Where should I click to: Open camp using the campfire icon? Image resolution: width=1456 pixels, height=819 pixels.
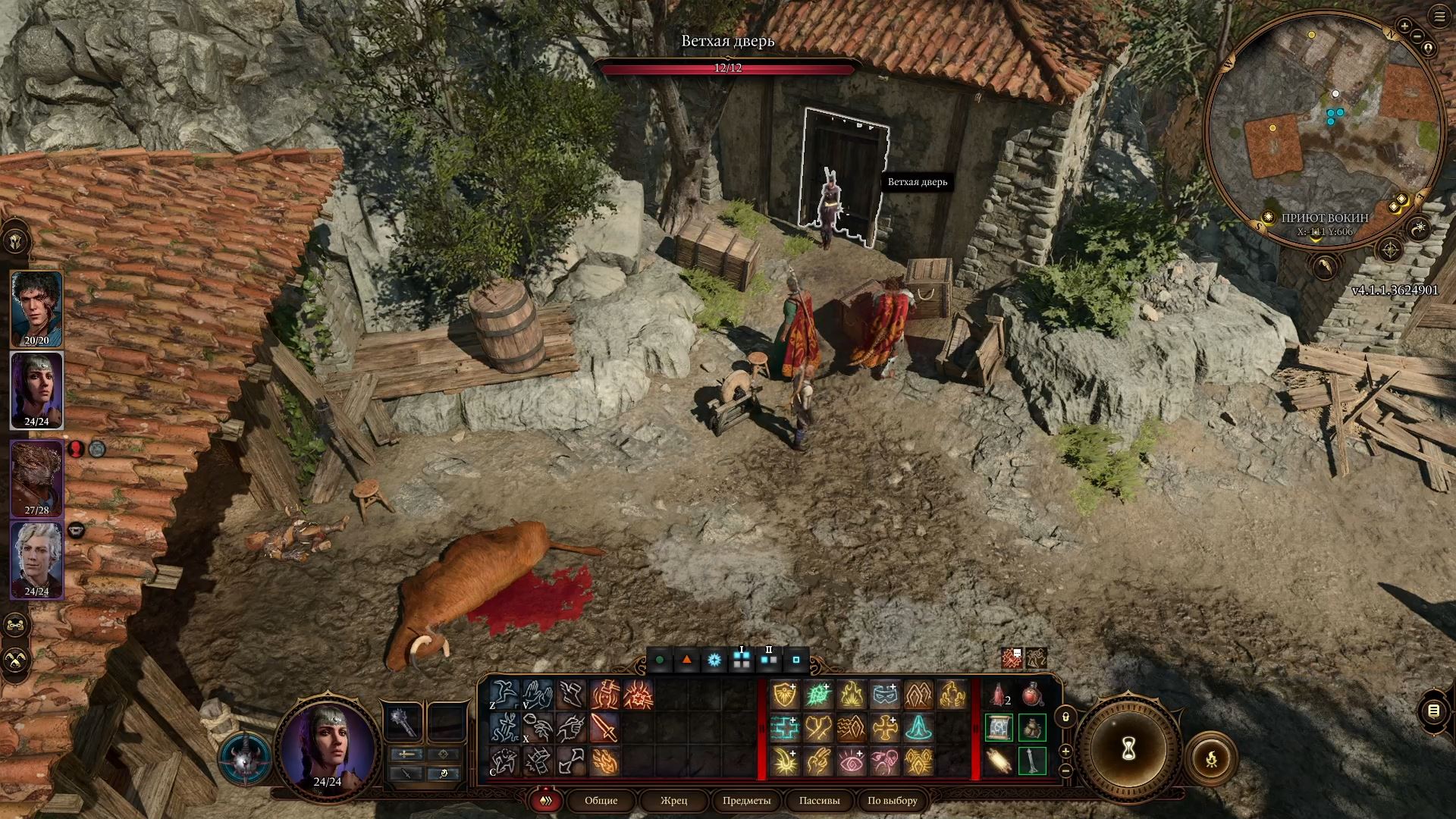(1211, 759)
